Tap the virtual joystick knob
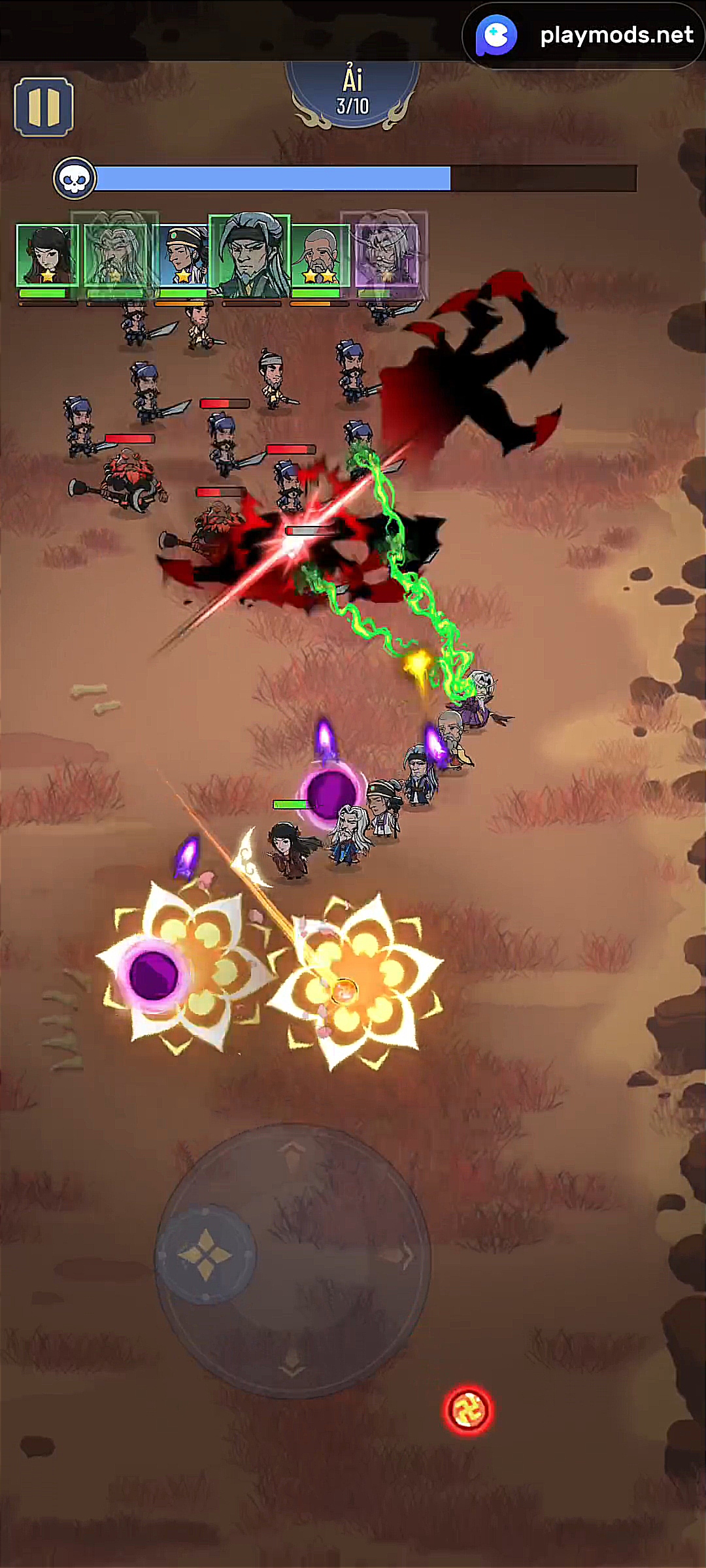 (205, 1254)
